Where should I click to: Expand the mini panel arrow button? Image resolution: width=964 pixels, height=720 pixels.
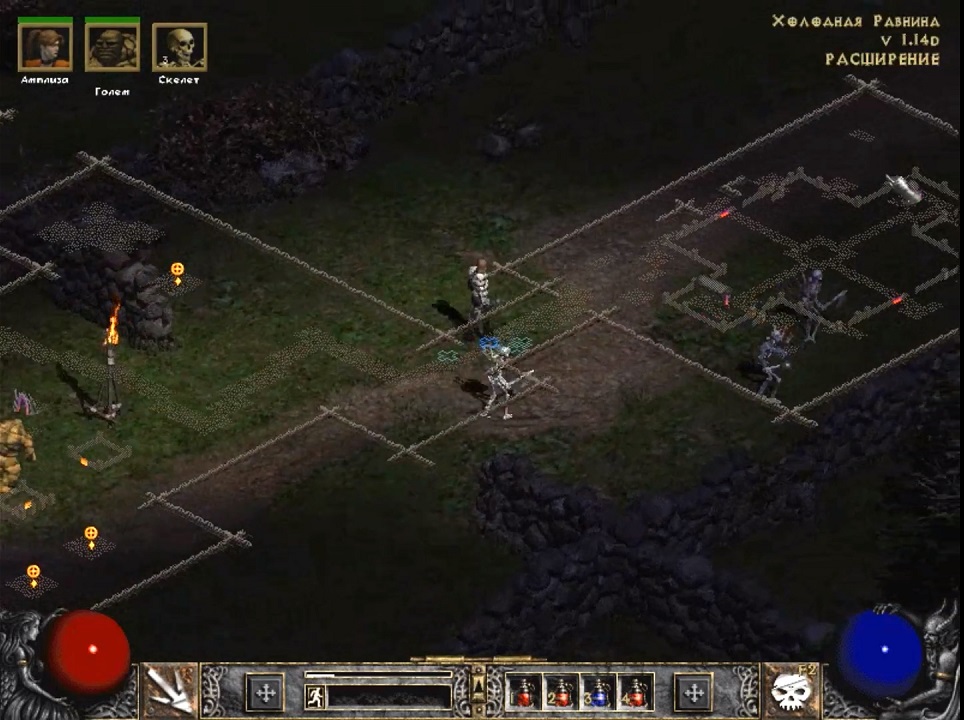click(x=478, y=688)
